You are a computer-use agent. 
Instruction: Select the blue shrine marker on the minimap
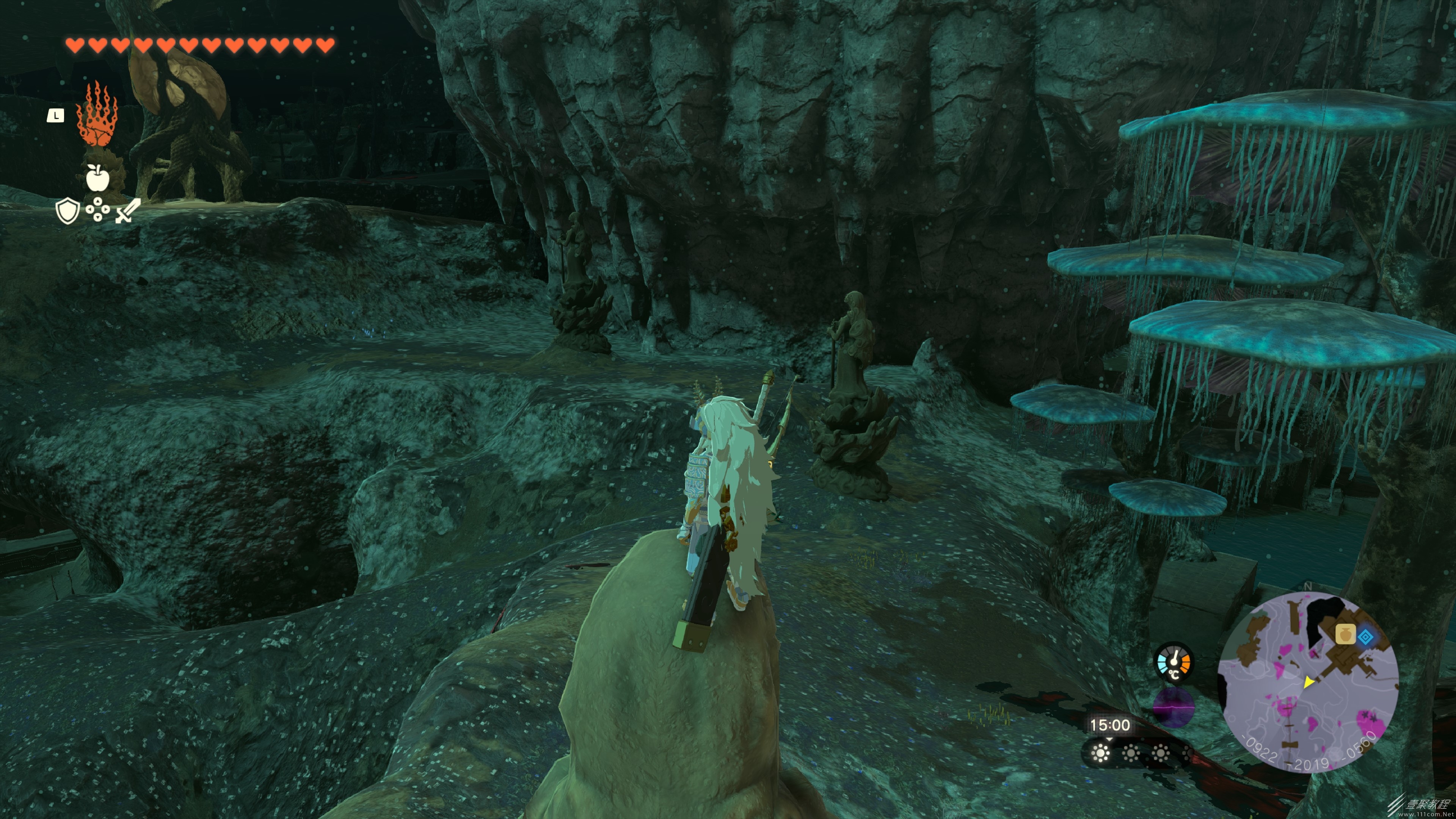click(x=1366, y=637)
